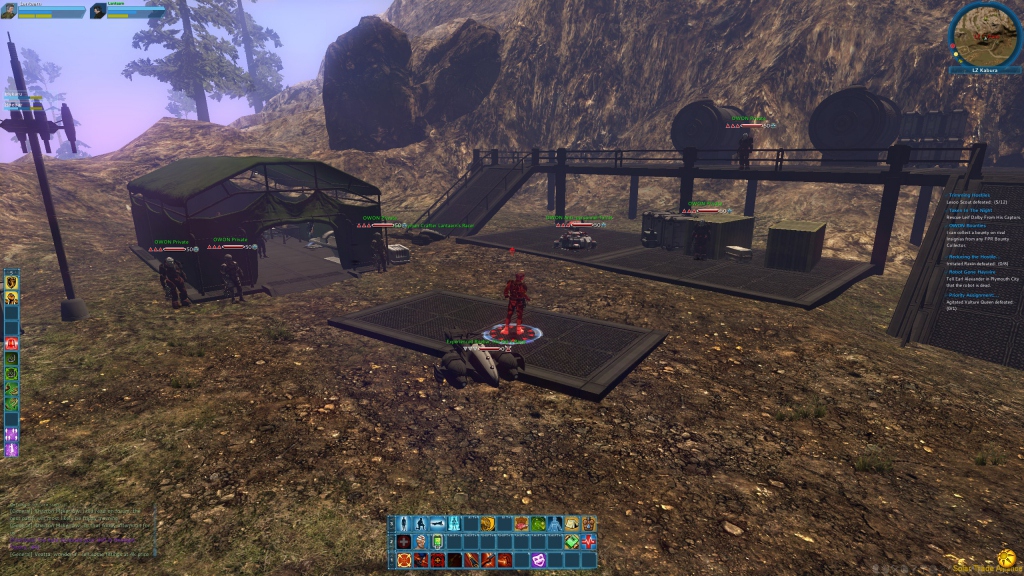Image resolution: width=1024 pixels, height=576 pixels.
Task: Use the green battery item slot
Action: [437, 542]
